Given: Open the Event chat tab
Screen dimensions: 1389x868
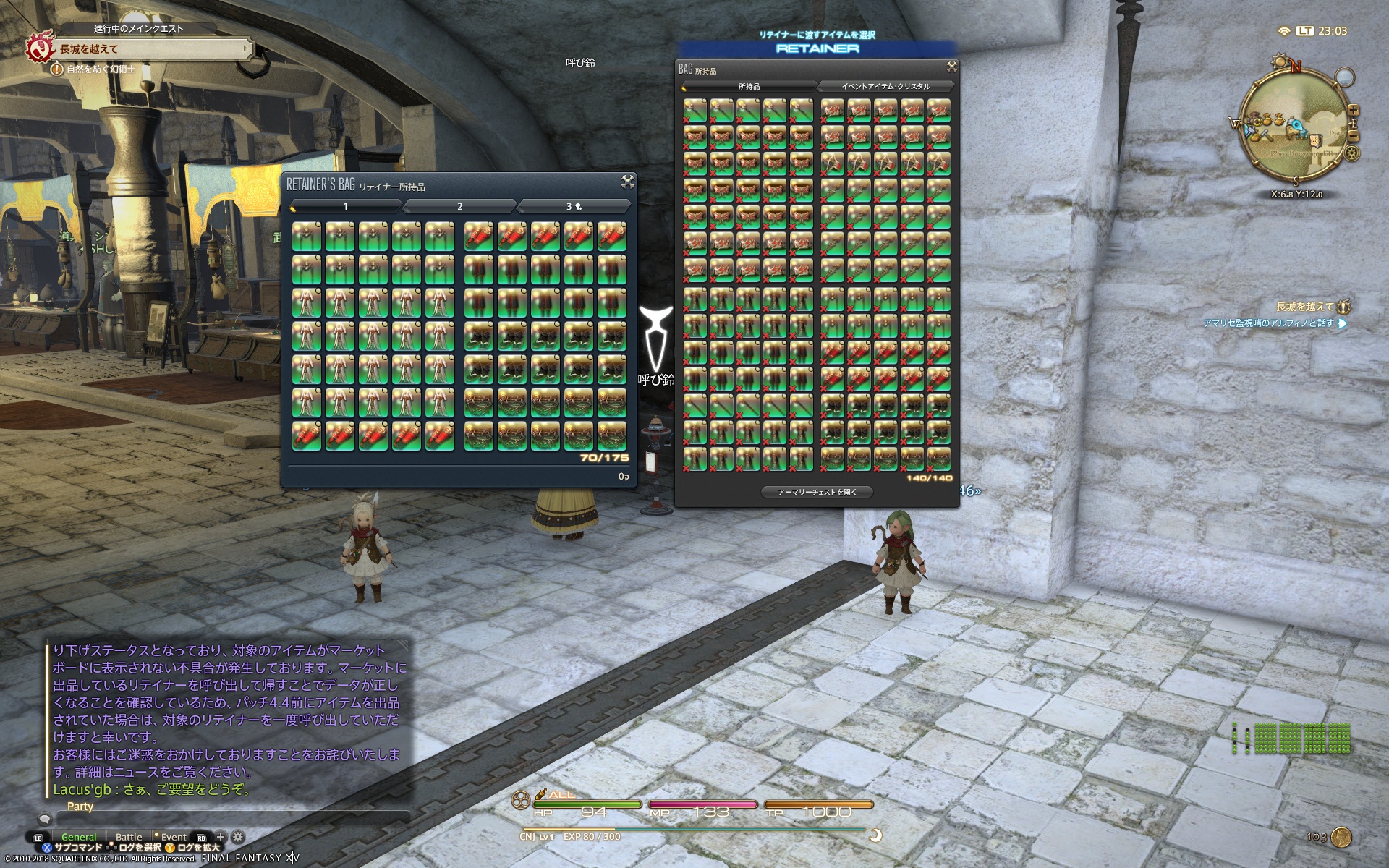Looking at the screenshot, I should (x=174, y=837).
